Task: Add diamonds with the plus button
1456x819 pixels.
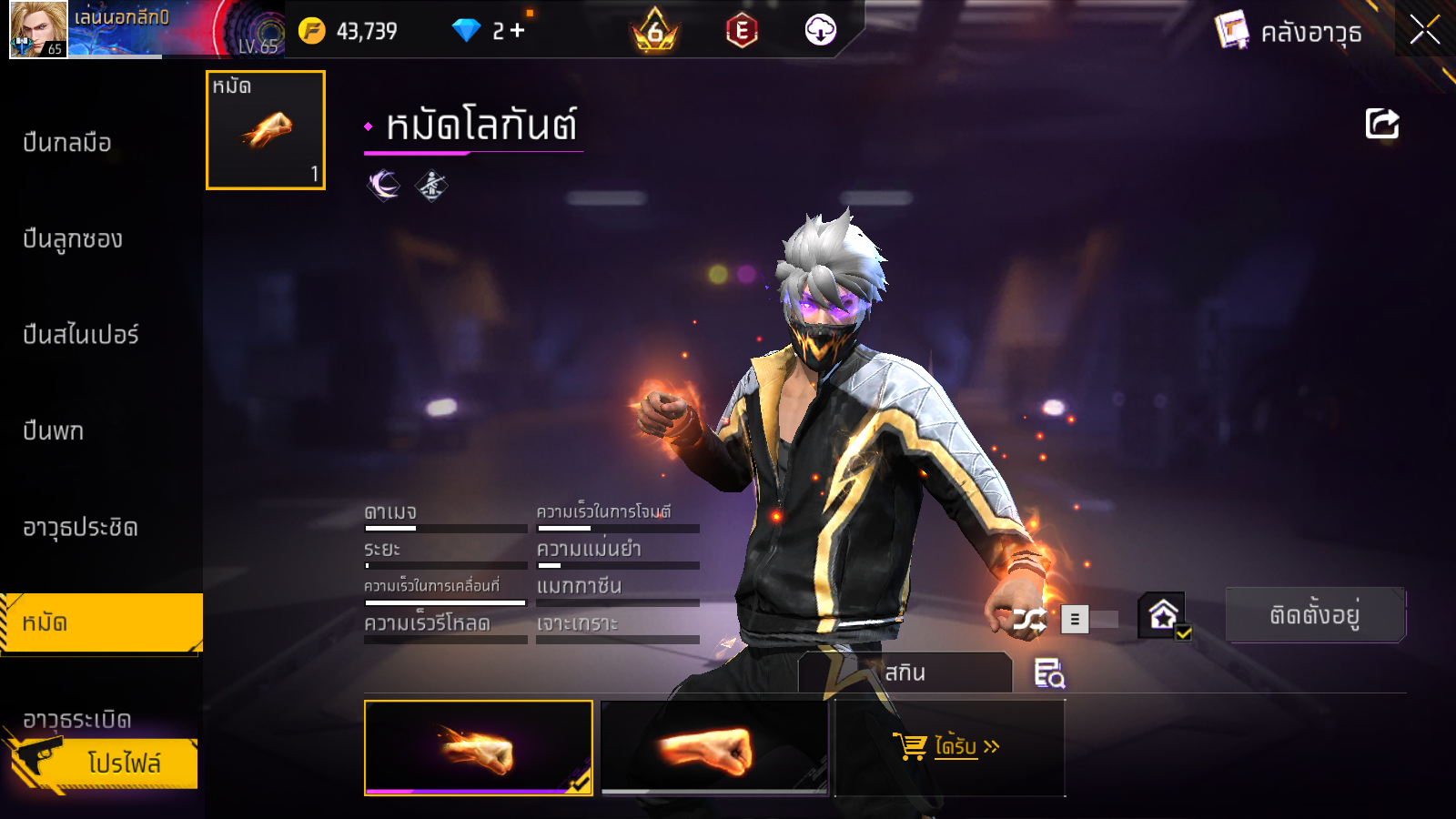Action: 518,31
